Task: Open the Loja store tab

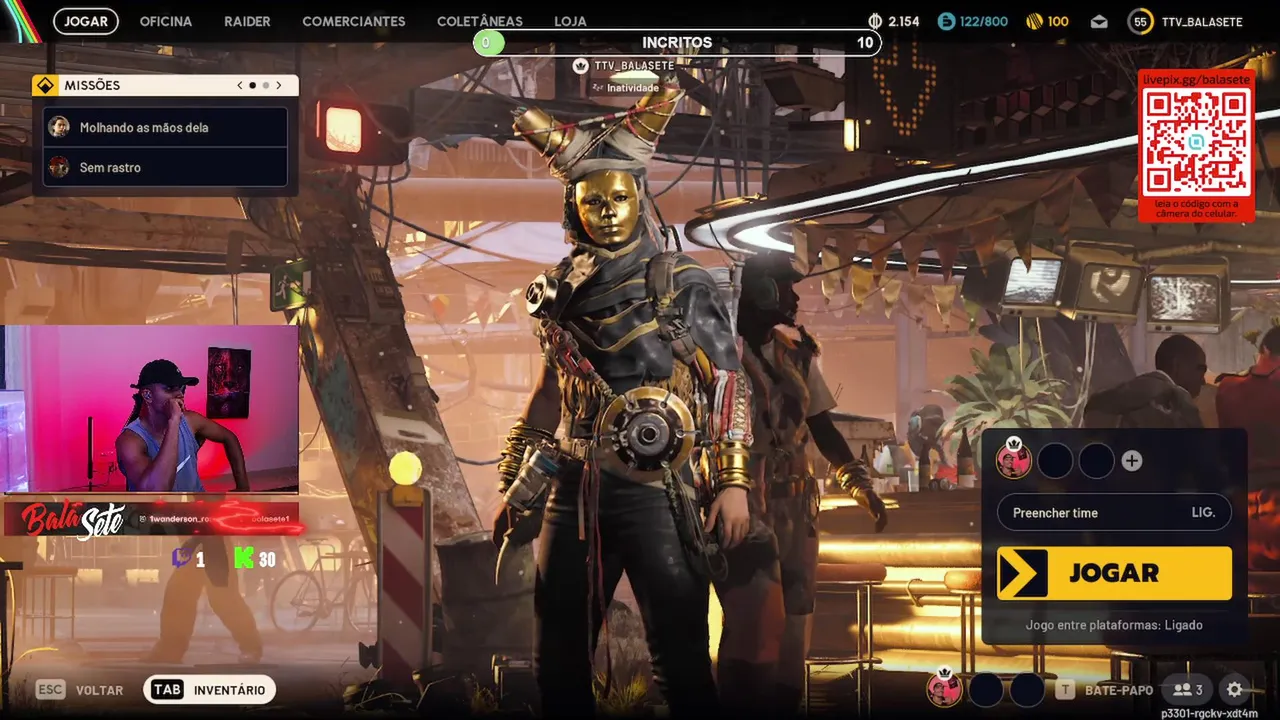Action: coord(570,21)
